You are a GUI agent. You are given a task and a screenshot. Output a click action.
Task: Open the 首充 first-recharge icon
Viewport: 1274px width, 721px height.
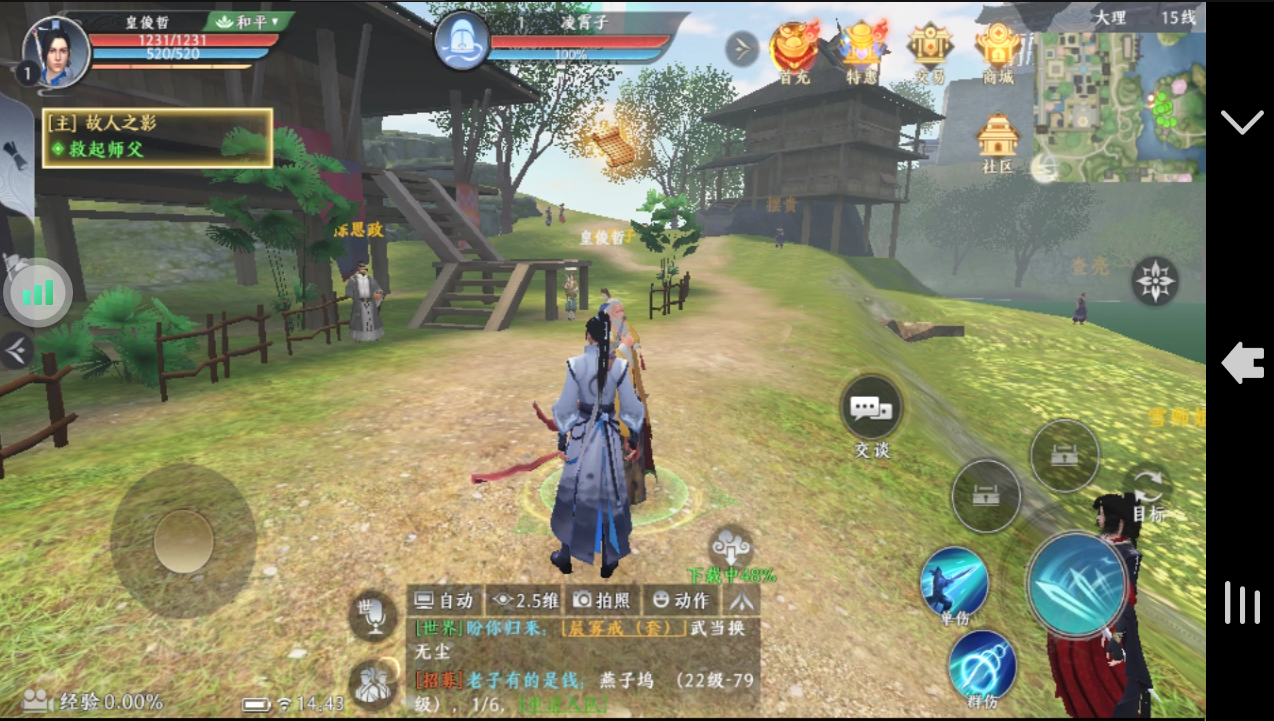794,50
